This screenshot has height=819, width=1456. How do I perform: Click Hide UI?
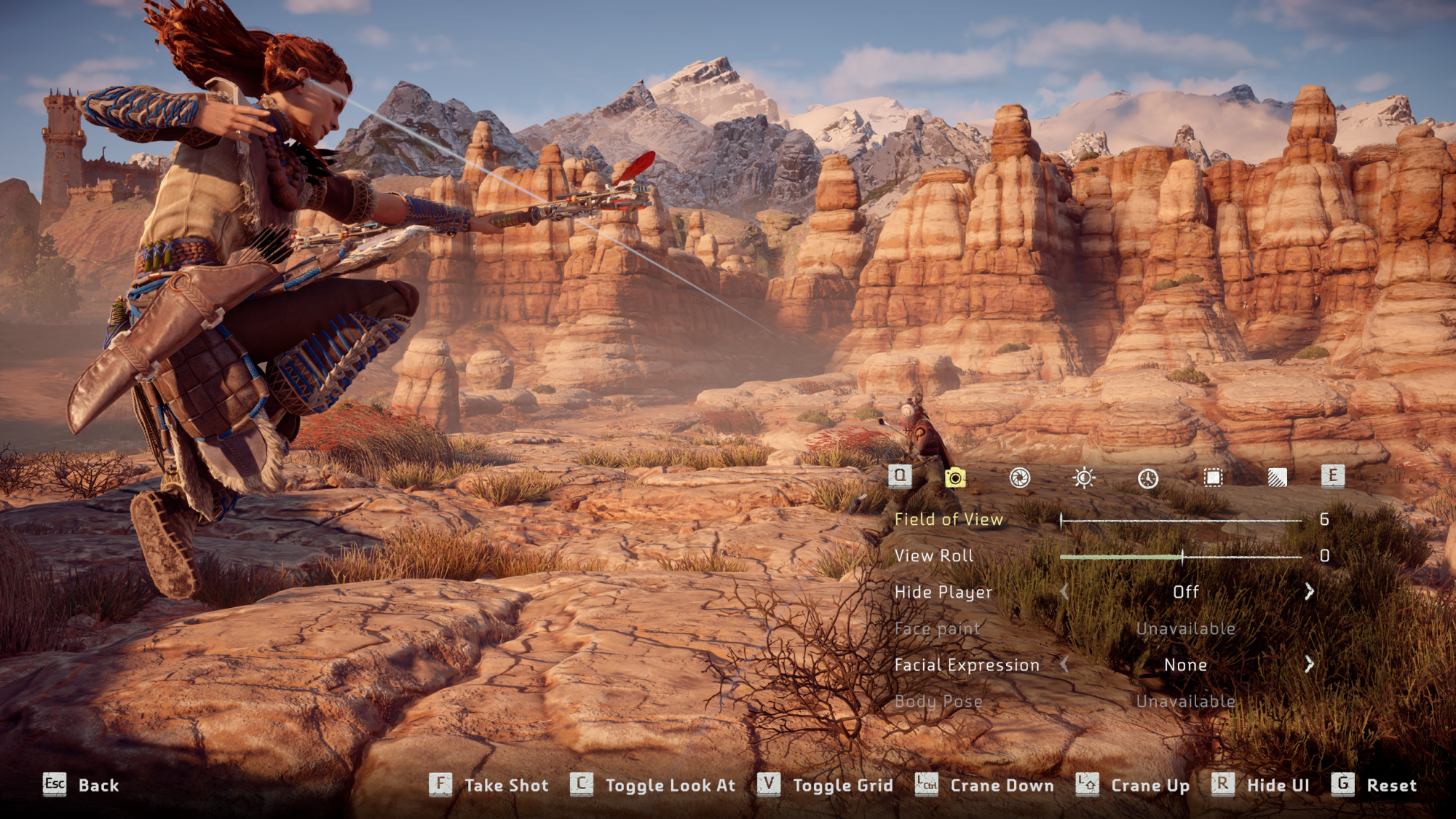point(1261,786)
